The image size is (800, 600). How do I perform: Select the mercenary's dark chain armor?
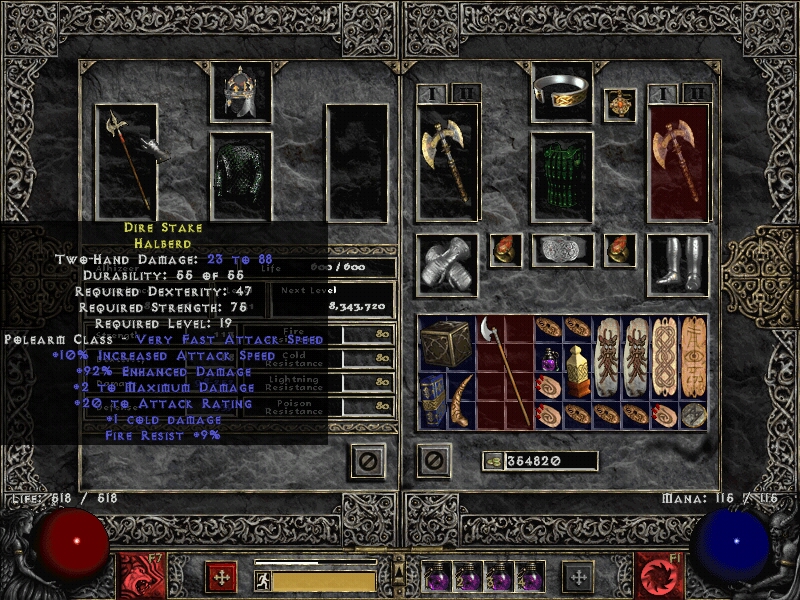pos(240,177)
